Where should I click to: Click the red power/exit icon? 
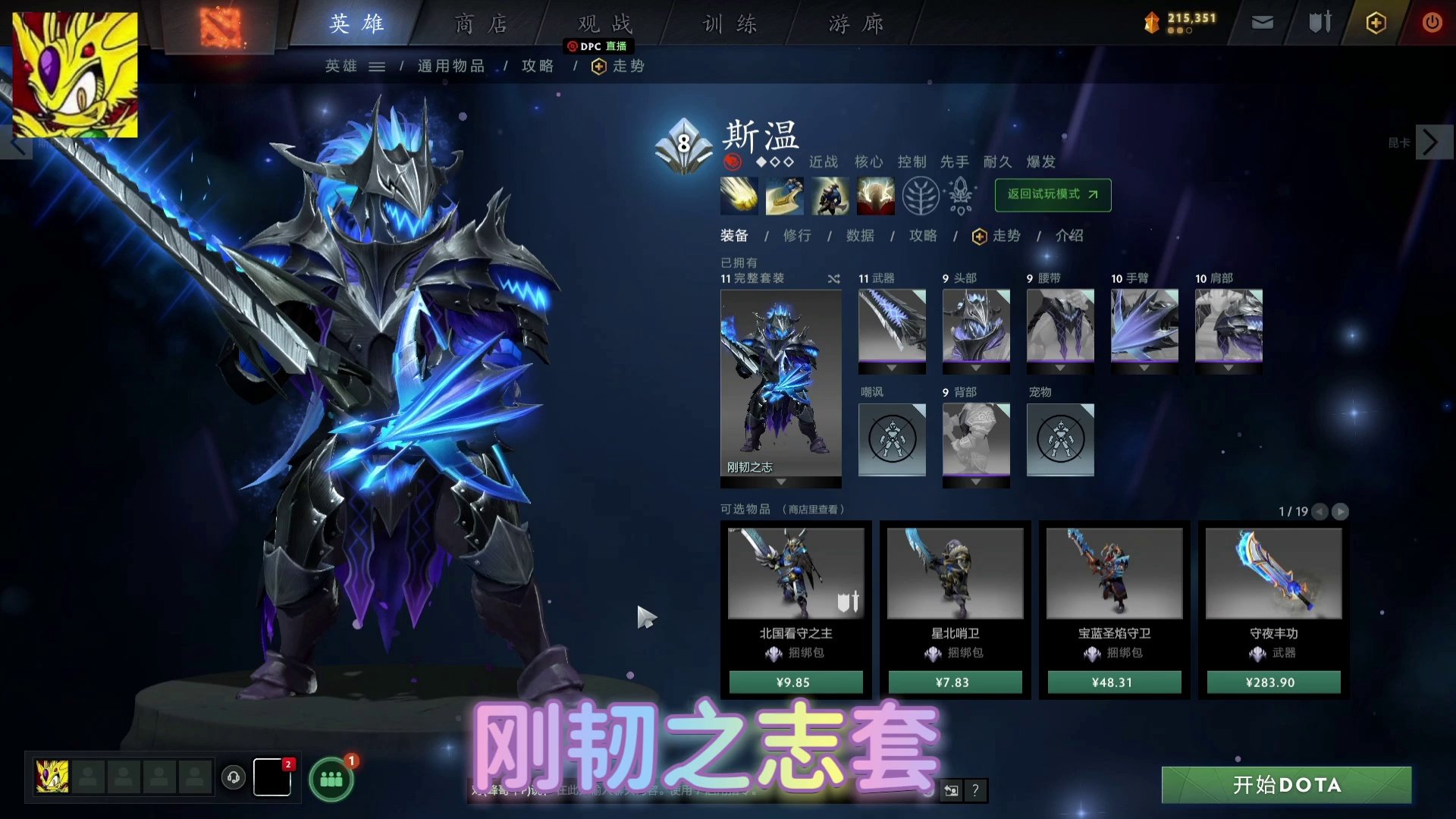(1432, 23)
